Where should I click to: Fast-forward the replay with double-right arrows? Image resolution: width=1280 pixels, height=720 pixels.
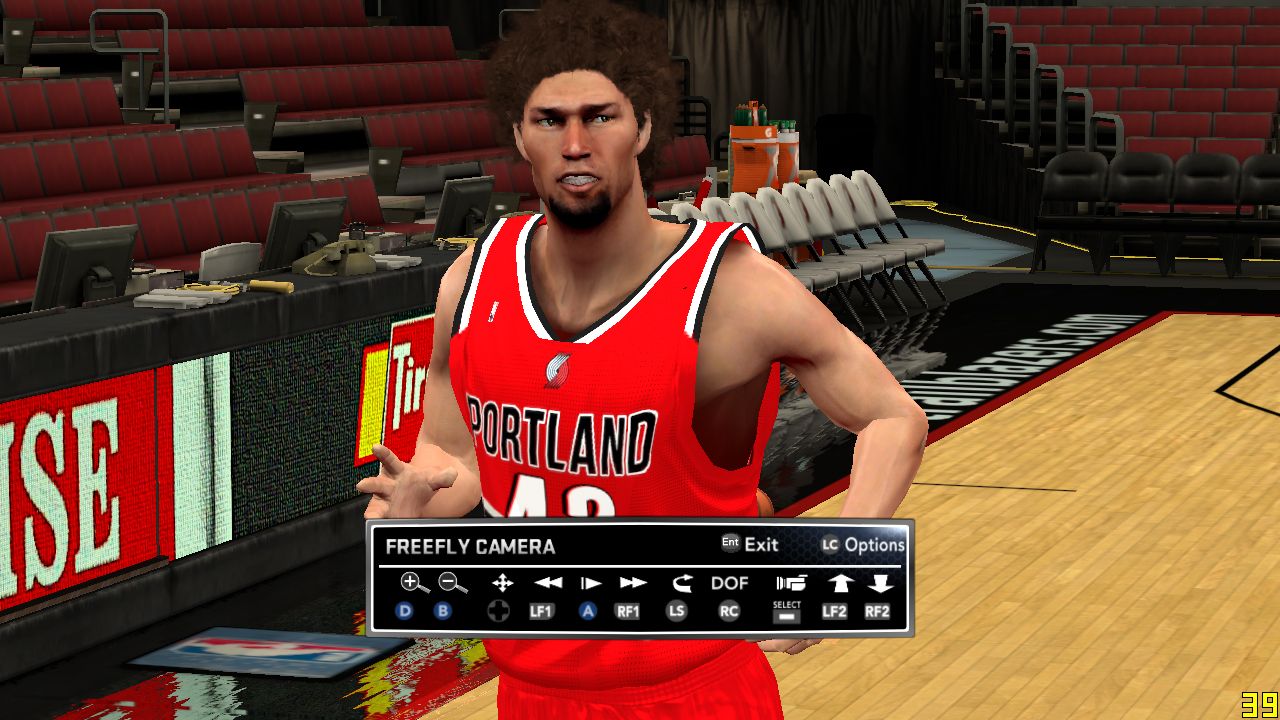click(x=632, y=583)
